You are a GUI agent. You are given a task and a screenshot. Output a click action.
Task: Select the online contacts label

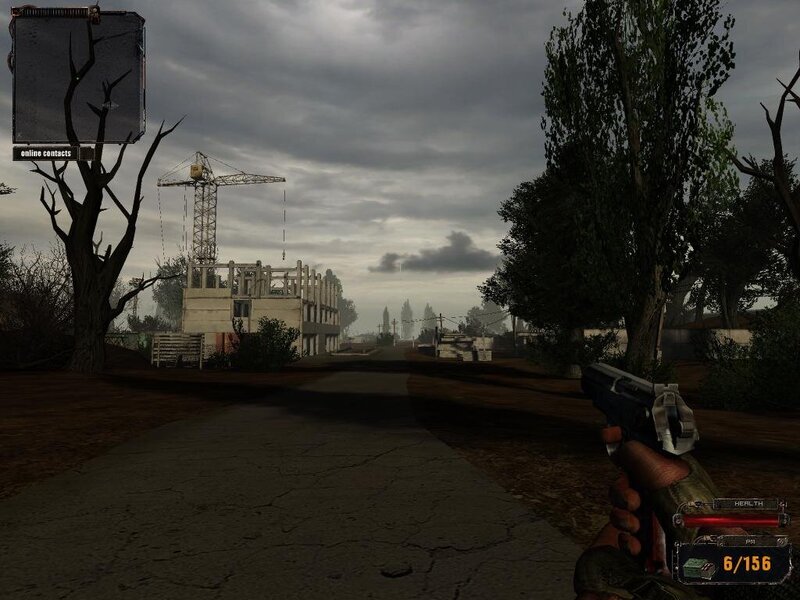click(46, 153)
